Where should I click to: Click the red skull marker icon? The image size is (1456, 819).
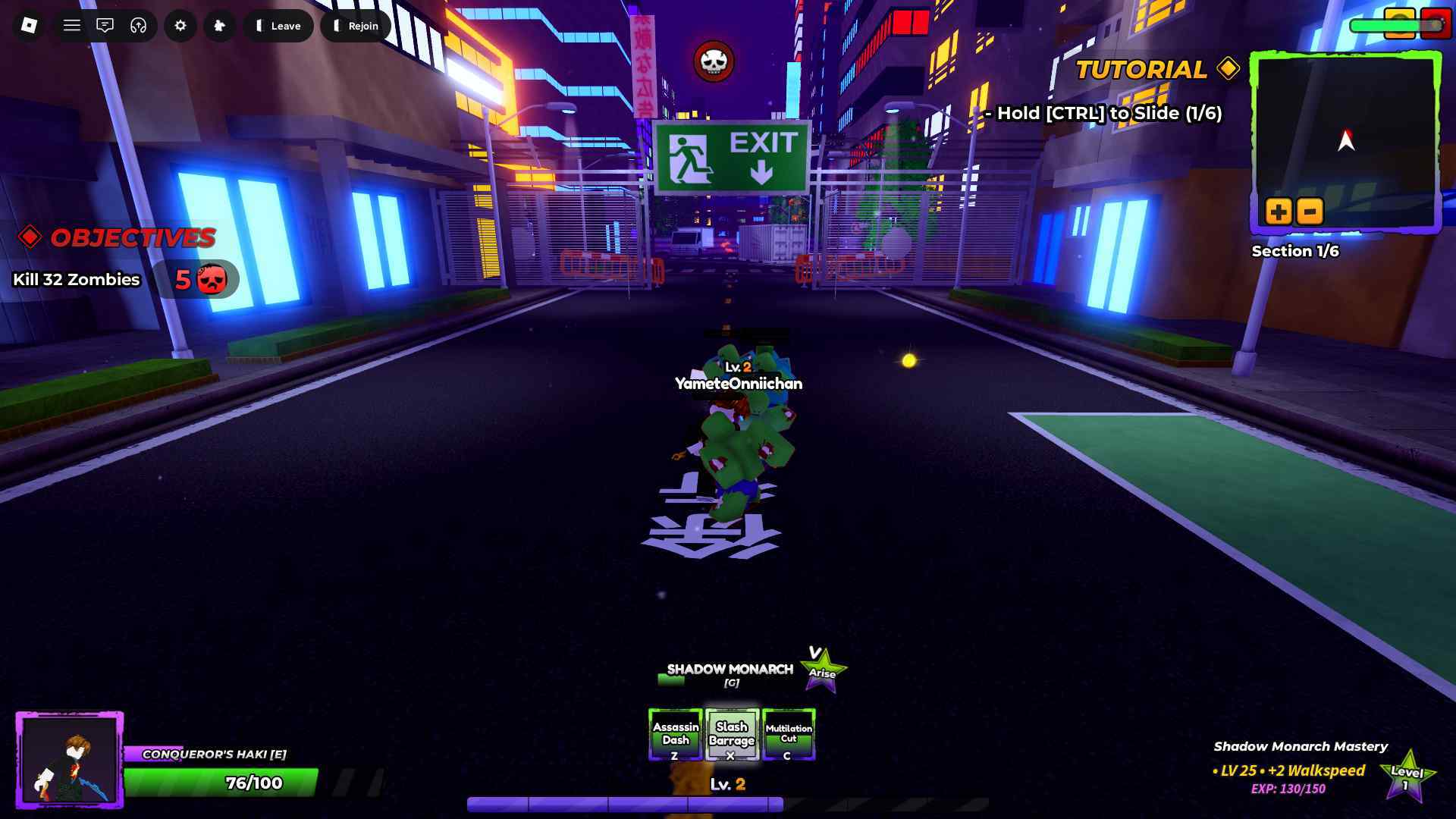(714, 62)
